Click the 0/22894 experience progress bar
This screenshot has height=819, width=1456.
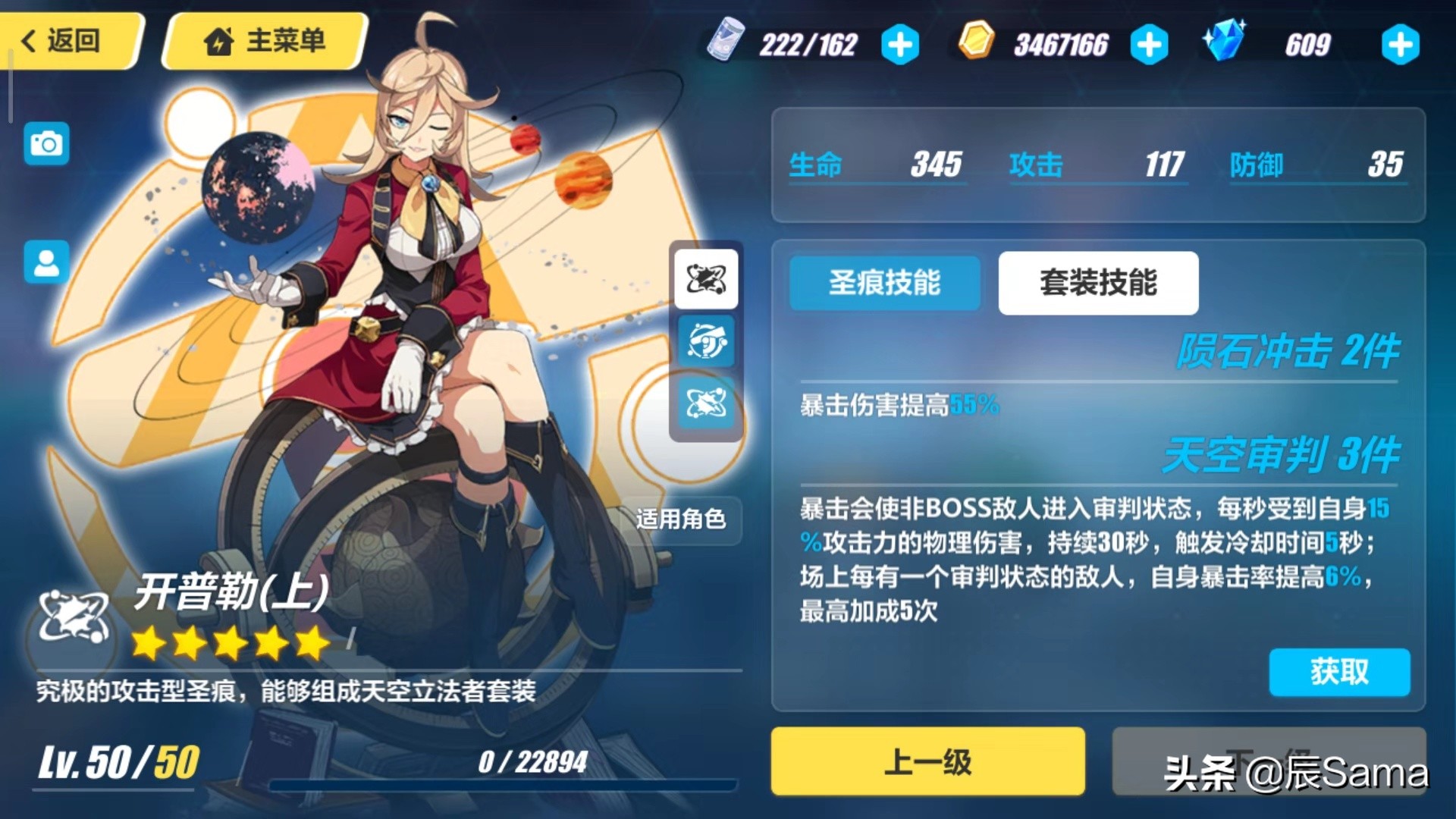(x=531, y=777)
